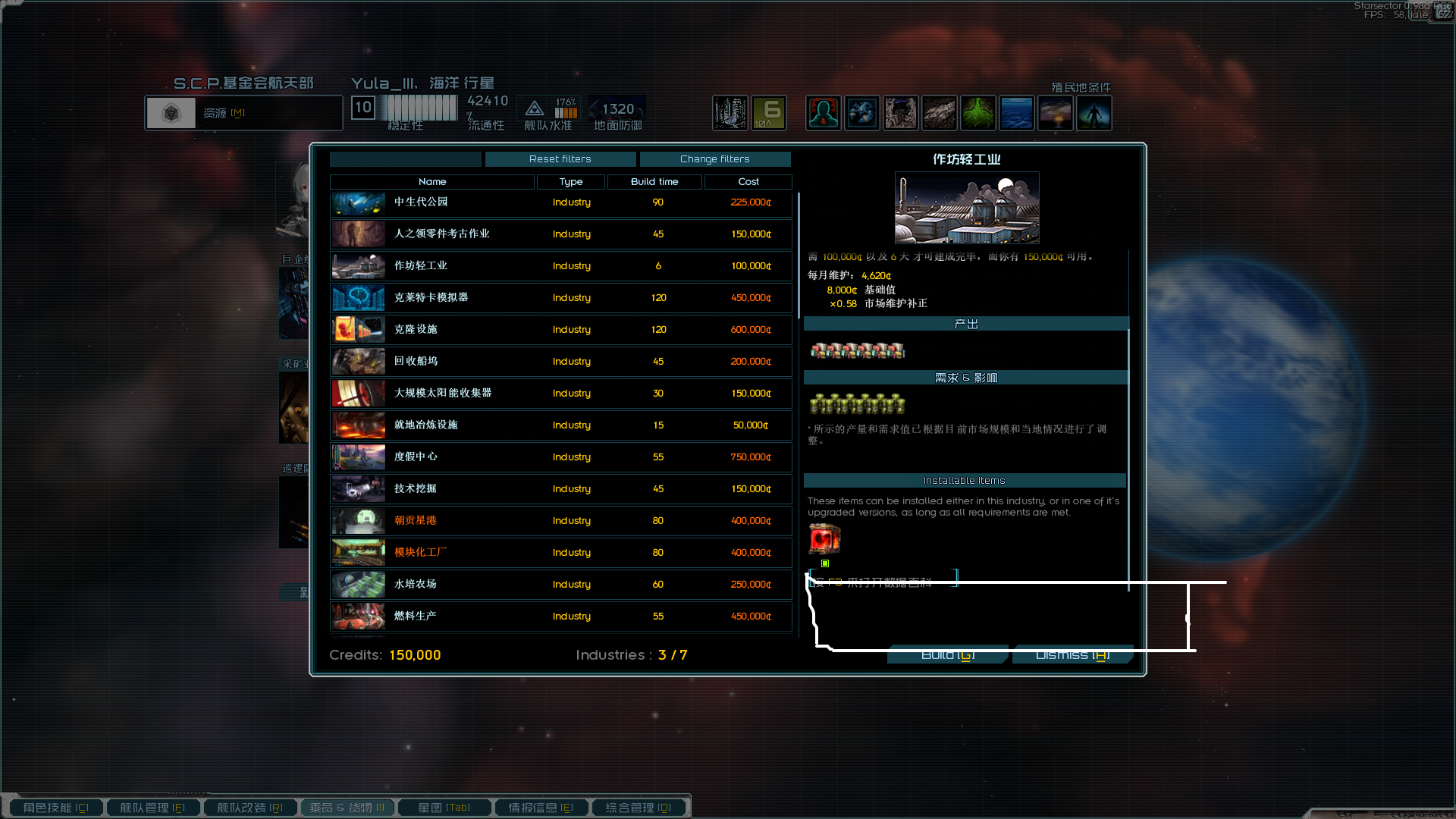Click the faction emblem beside the 资源 tab
This screenshot has width=1456, height=819.
[x=171, y=112]
